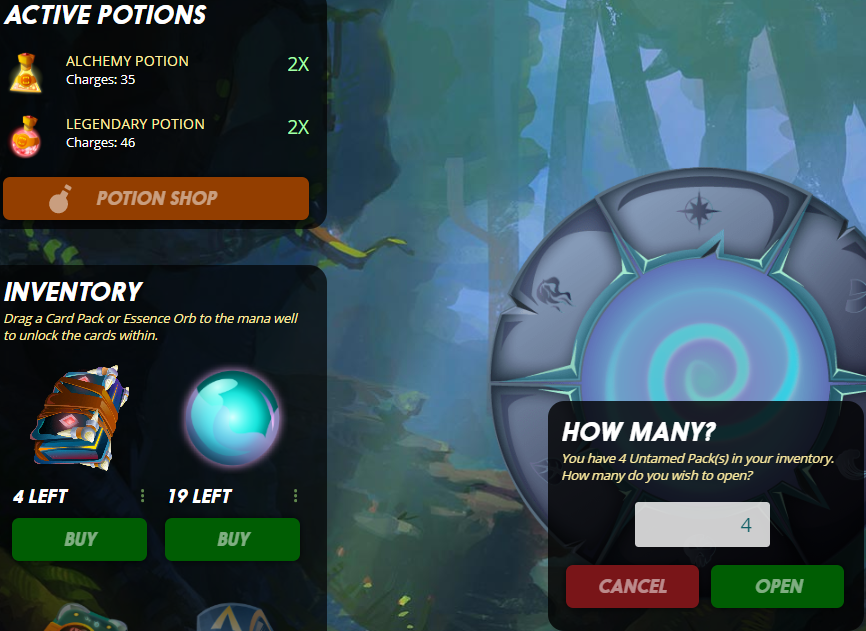
Task: Cancel the How Many dialog
Action: click(x=632, y=586)
